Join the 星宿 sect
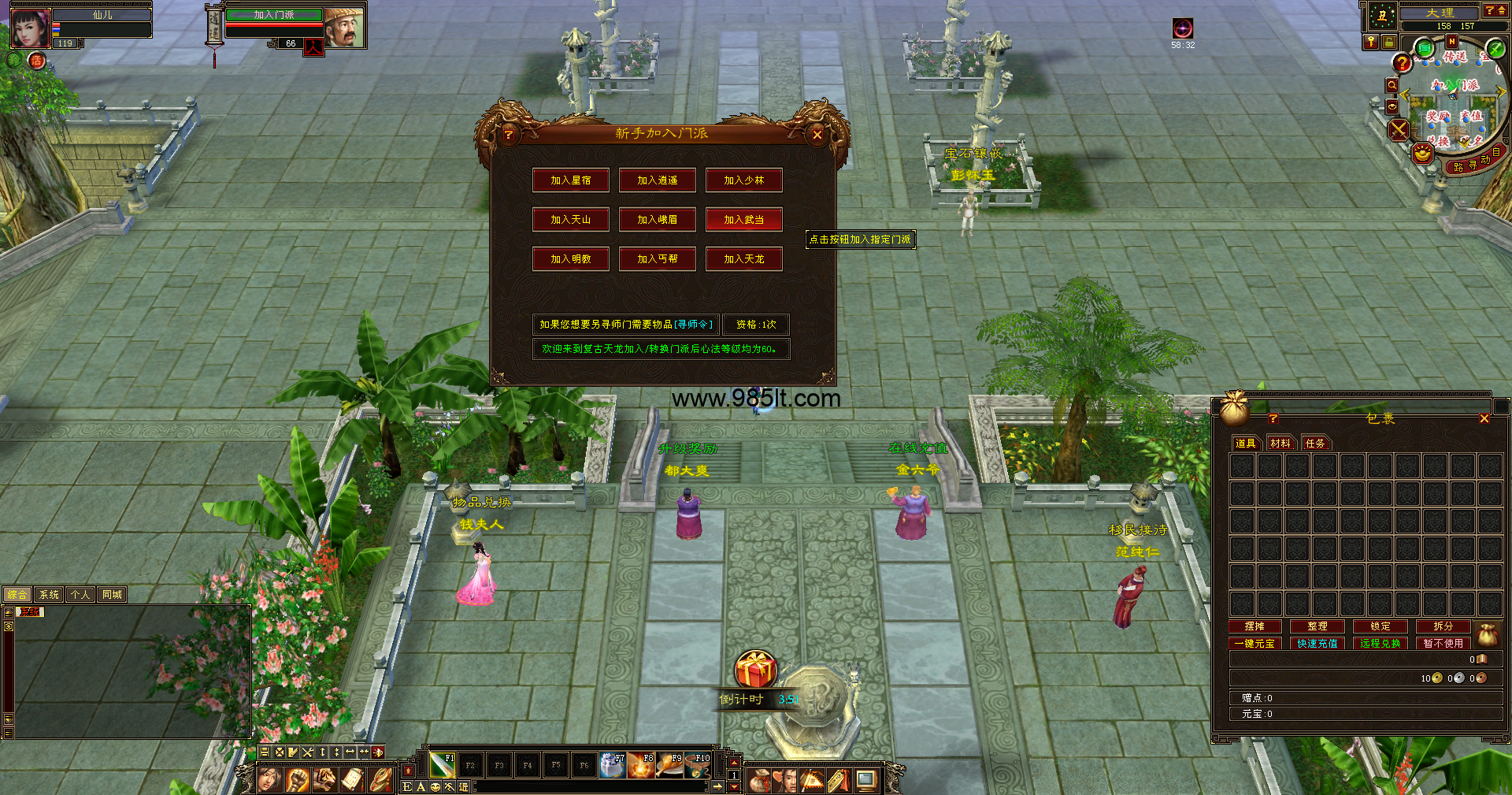Screen dimensions: 1512x795 [570, 180]
